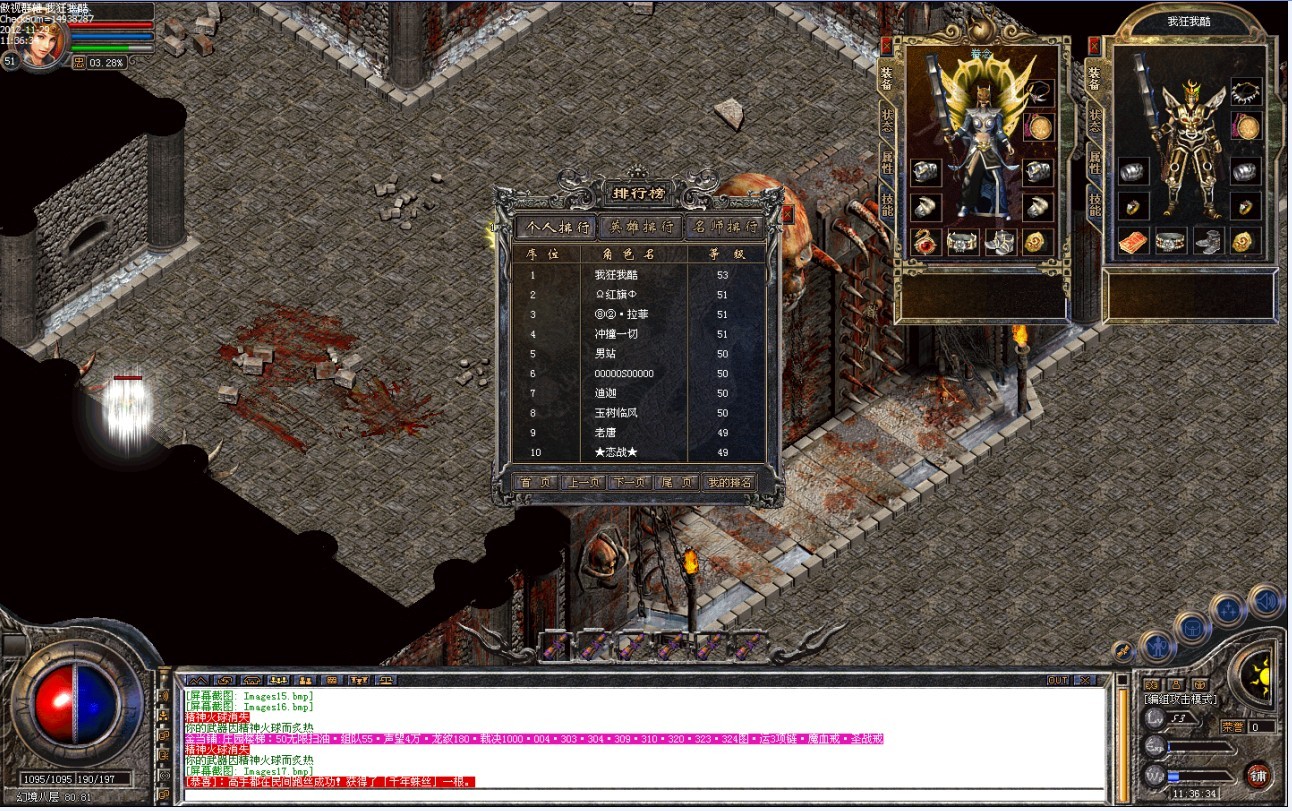Open the 铺 shop button
The height and width of the screenshot is (811, 1292).
[x=1258, y=774]
